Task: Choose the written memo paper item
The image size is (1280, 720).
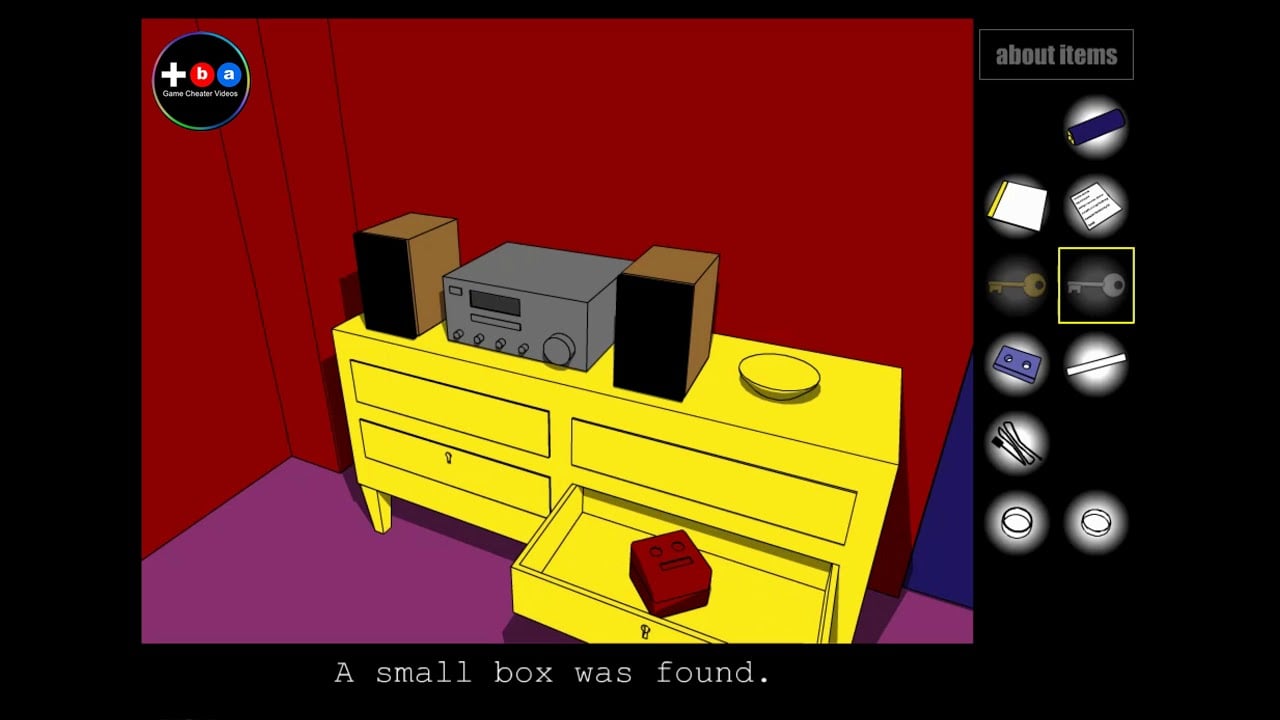Action: pyautogui.click(x=1096, y=206)
